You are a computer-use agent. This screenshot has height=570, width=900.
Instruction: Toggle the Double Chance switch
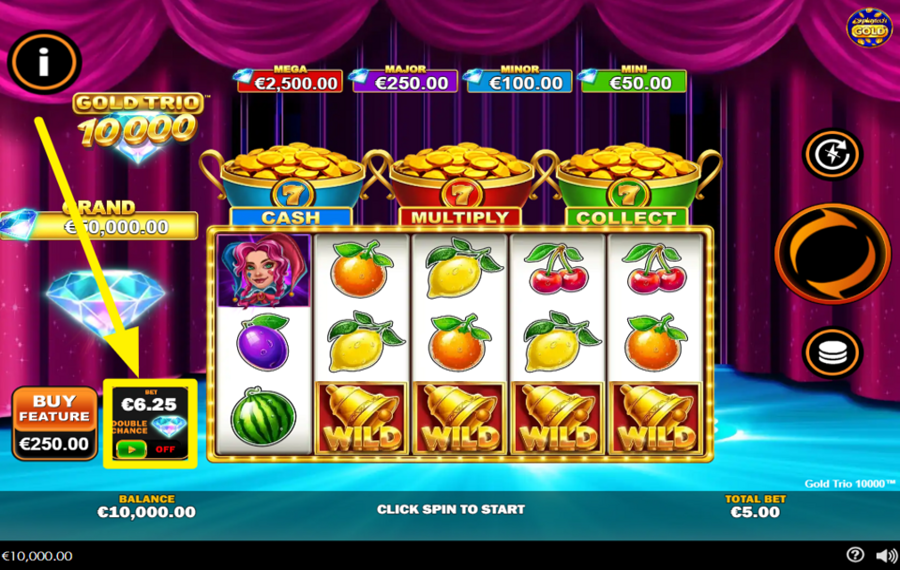point(131,449)
